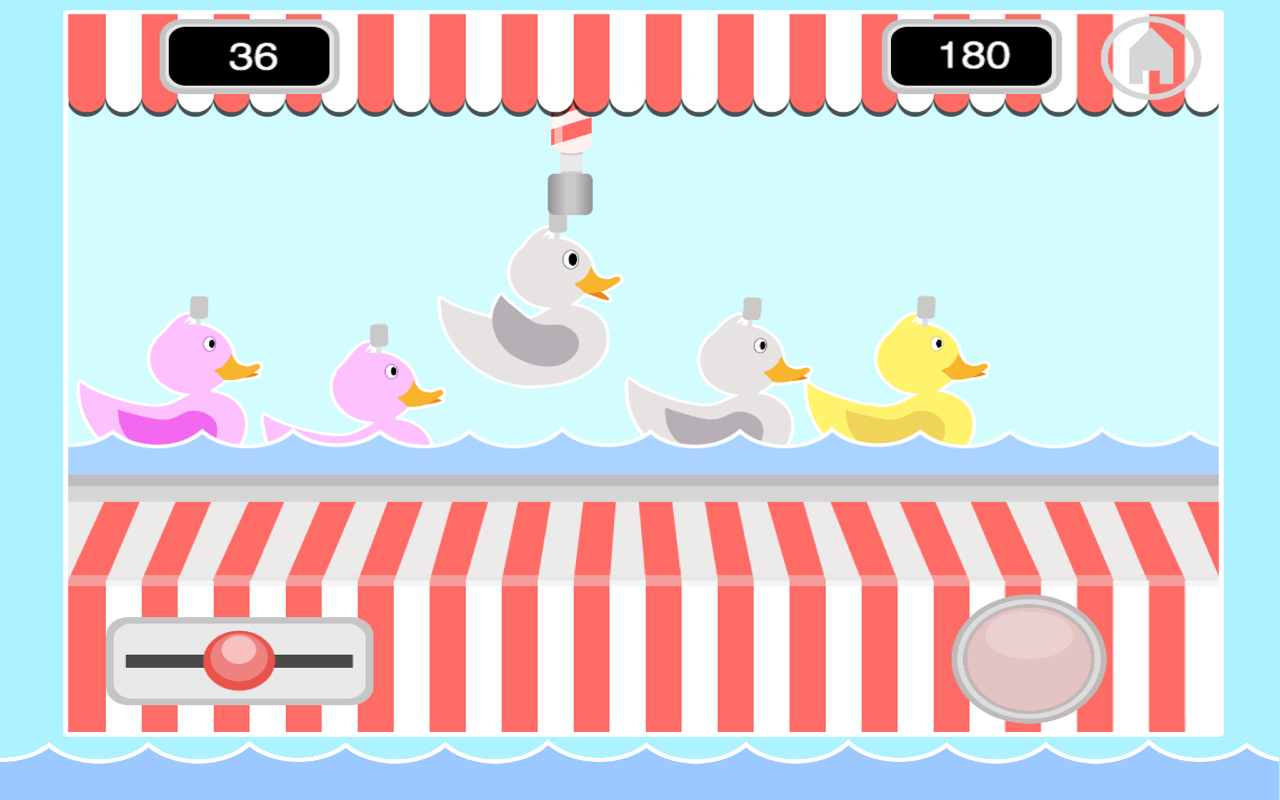1280x800 pixels.
Task: Click the score counter showing 36
Action: coord(248,56)
